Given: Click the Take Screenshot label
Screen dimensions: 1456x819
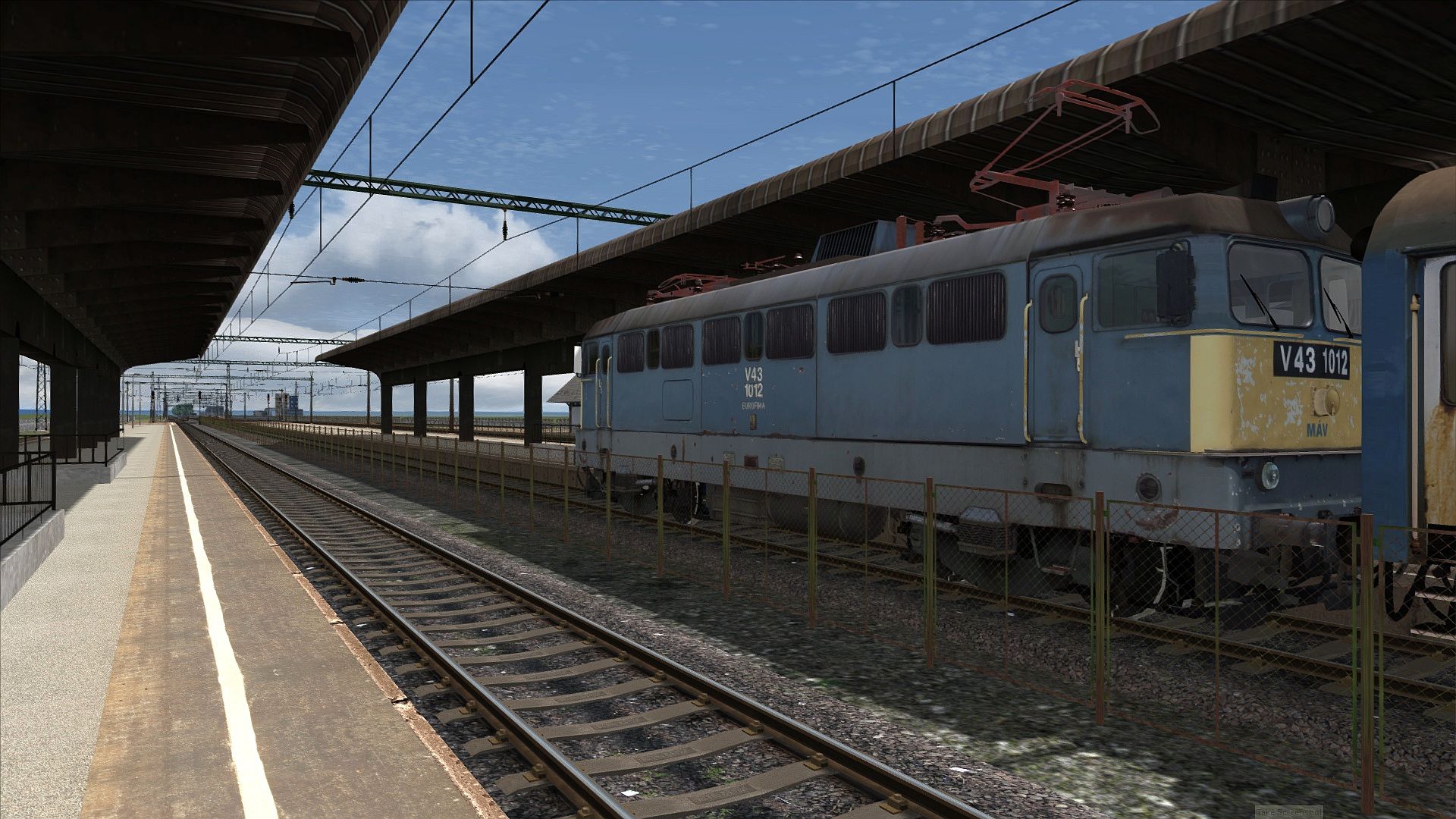Looking at the screenshot, I should [x=1288, y=811].
